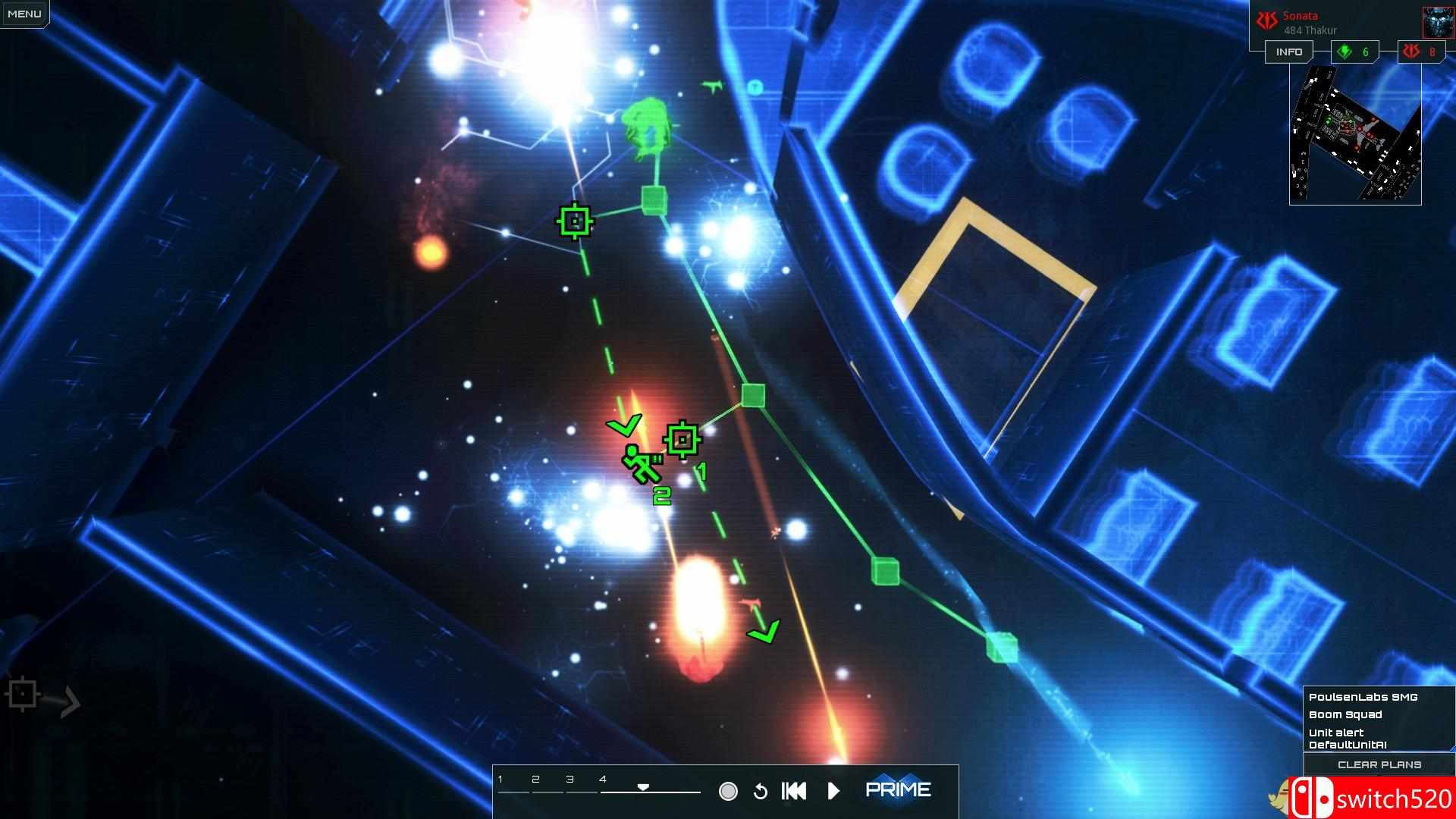This screenshot has height=819, width=1456.
Task: Click the faded waypoint reticle at screen bottom-left
Action: 23,692
